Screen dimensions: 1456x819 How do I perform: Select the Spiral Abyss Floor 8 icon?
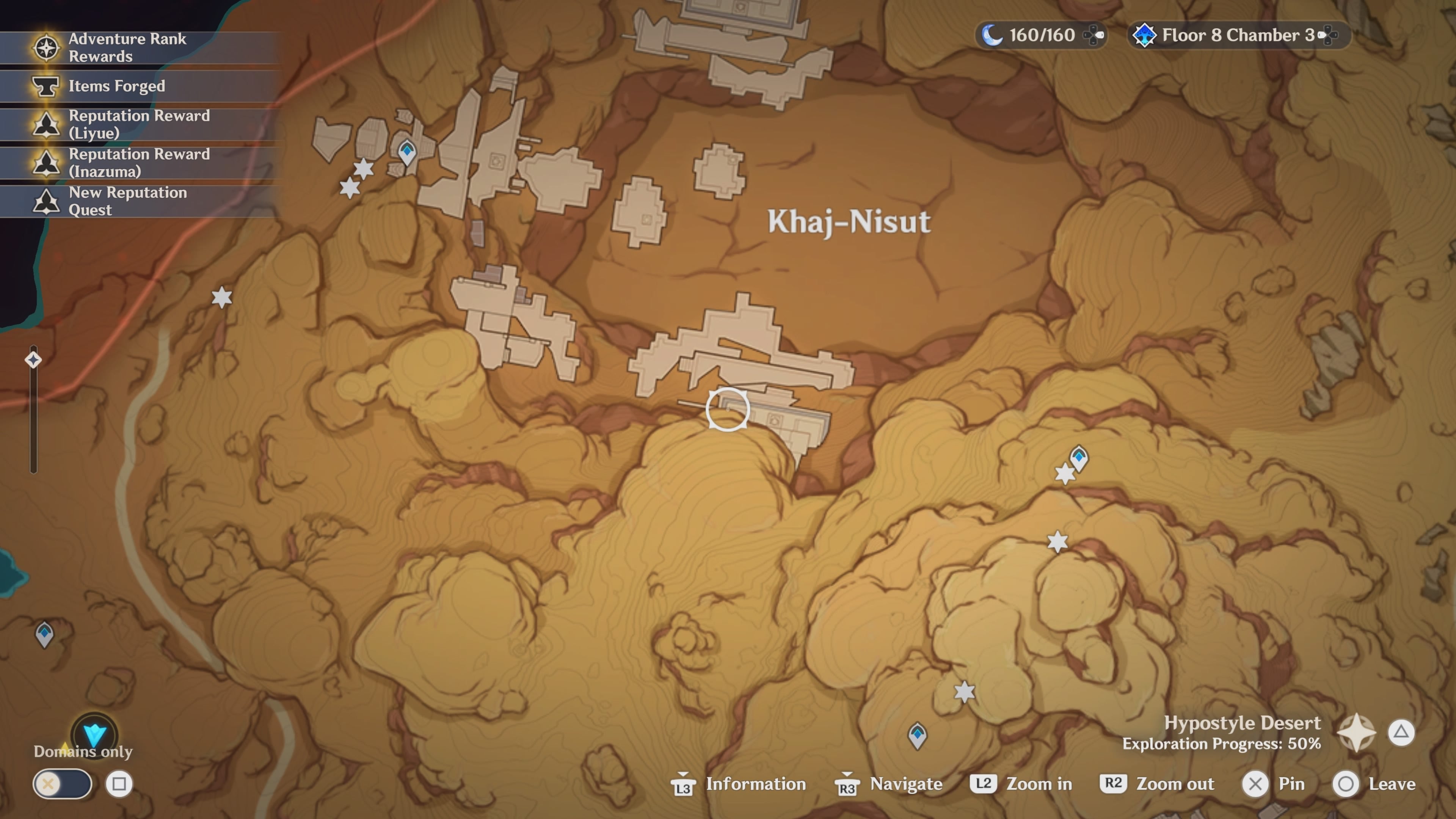[x=1145, y=35]
